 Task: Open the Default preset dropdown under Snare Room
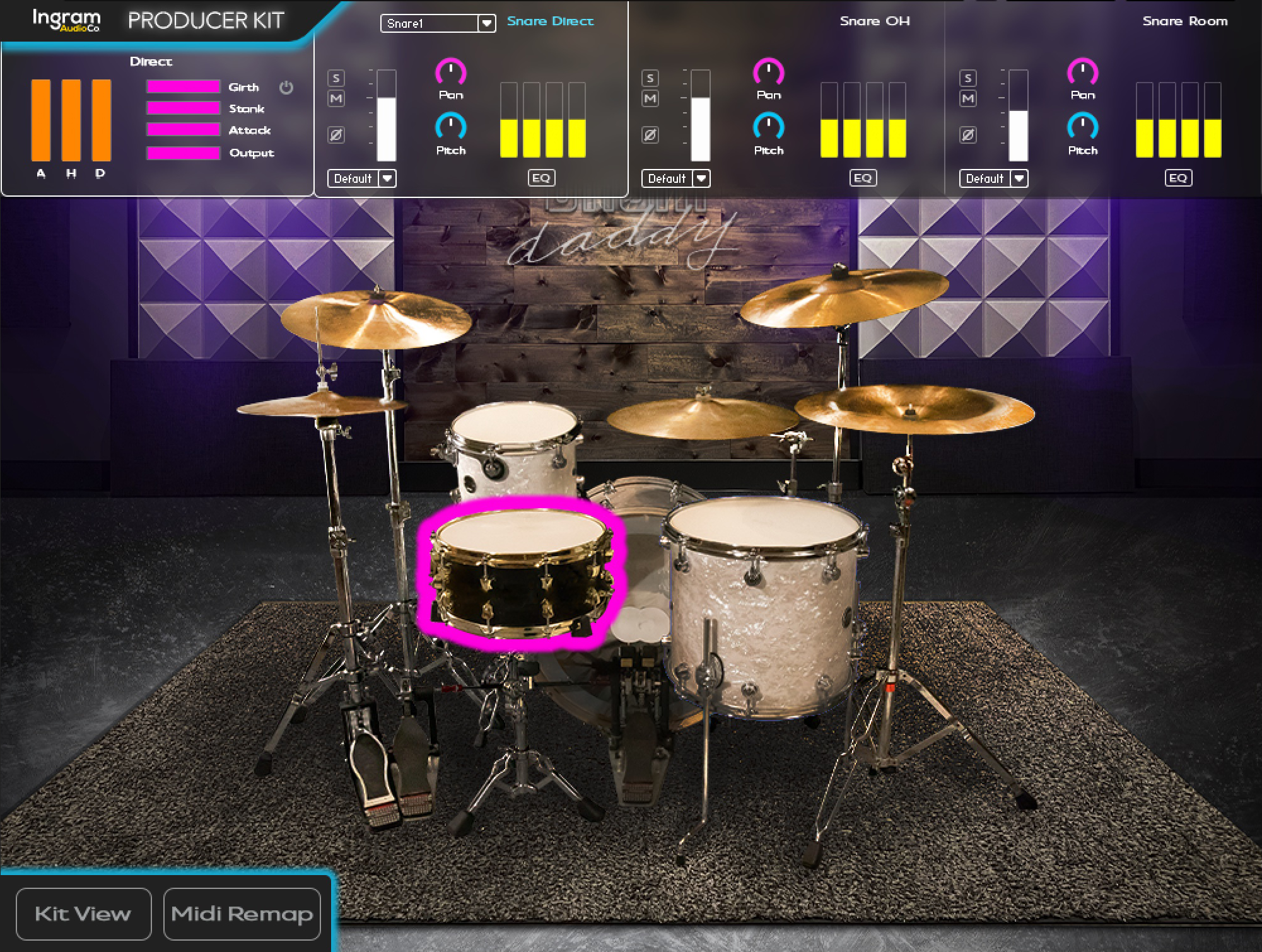(993, 178)
